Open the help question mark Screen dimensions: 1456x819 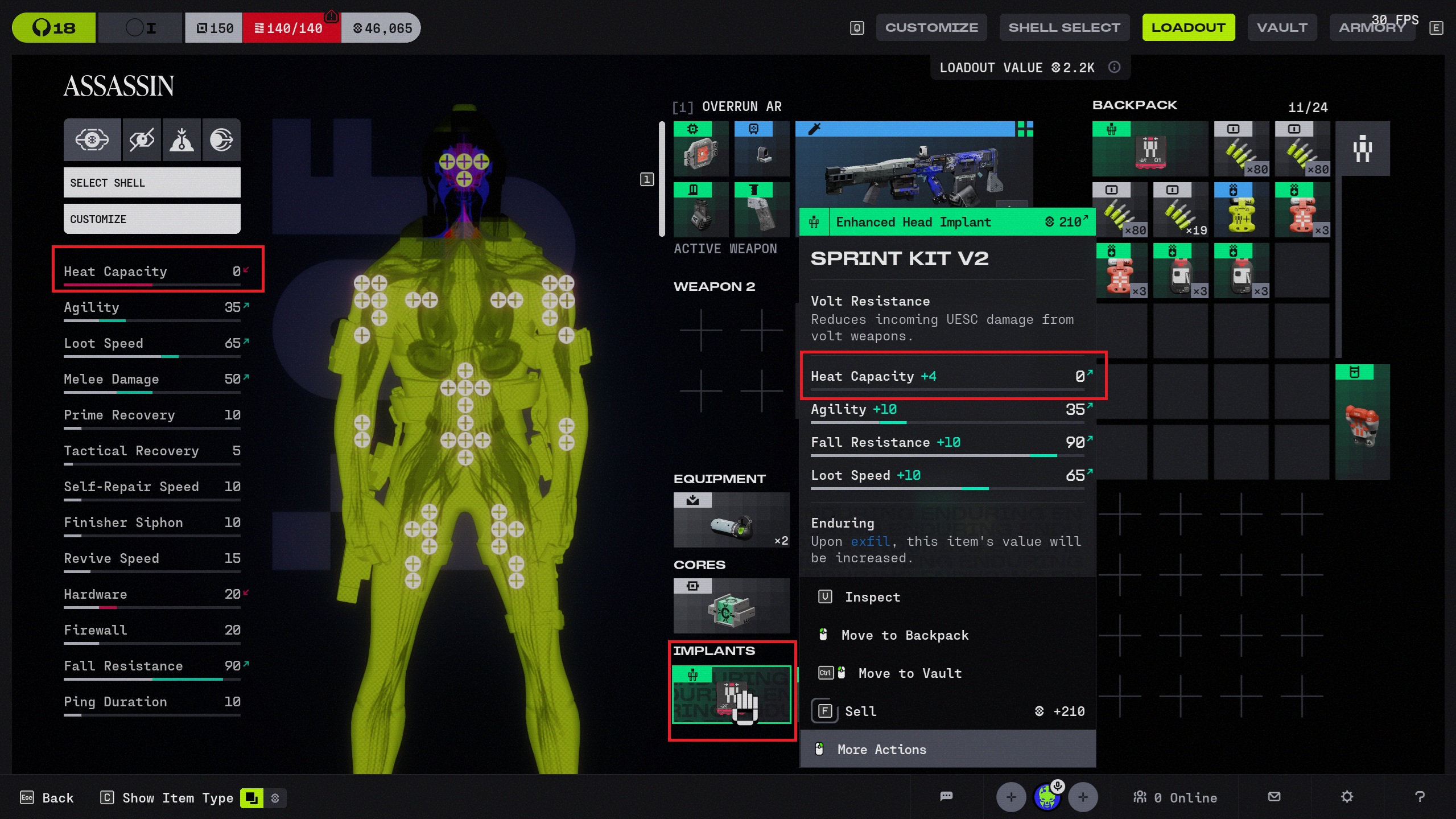[1420, 797]
